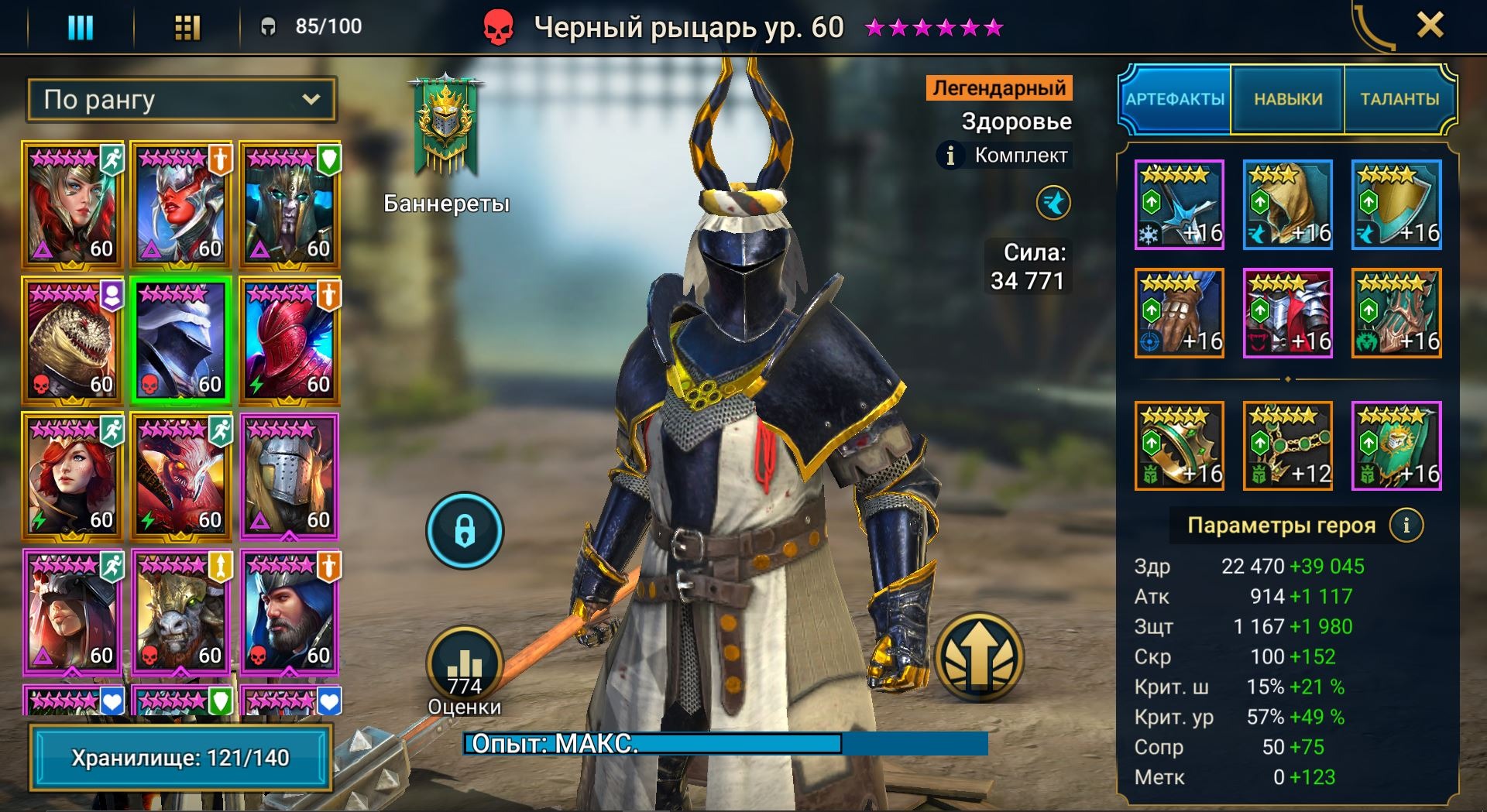Show the Комплект set info

[x=950, y=156]
